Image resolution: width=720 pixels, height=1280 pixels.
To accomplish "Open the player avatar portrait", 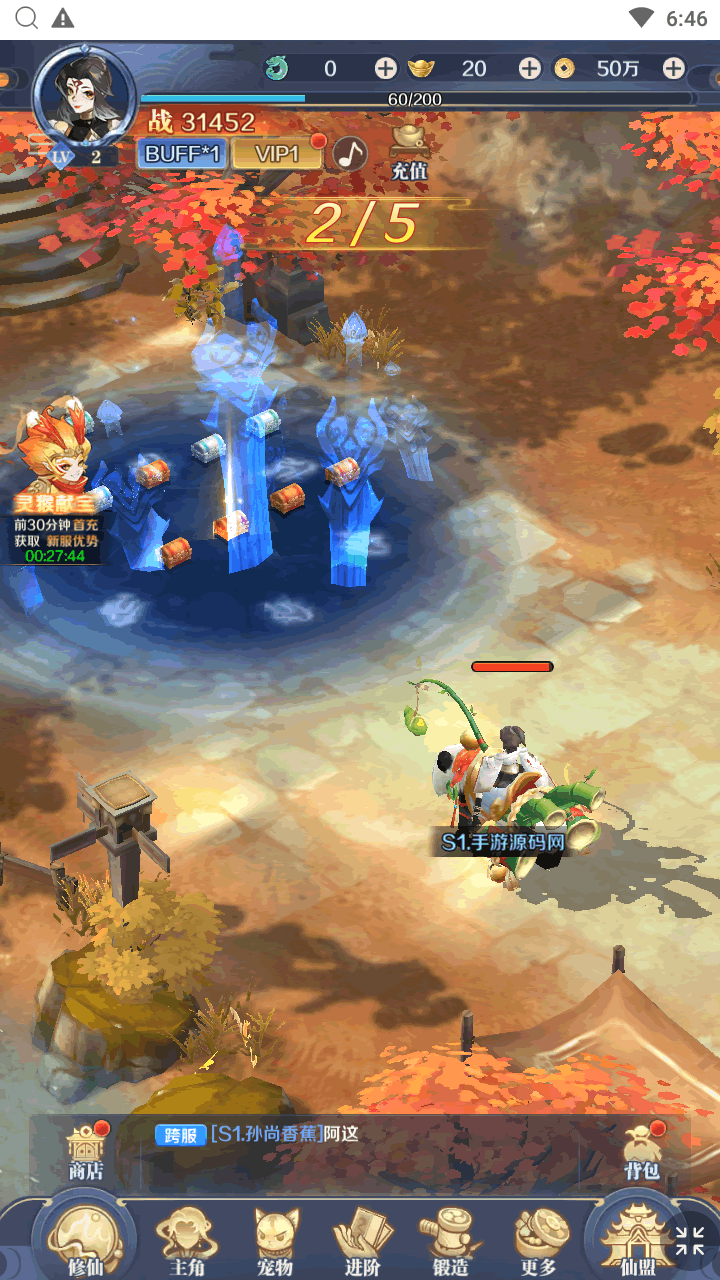I will 84,98.
